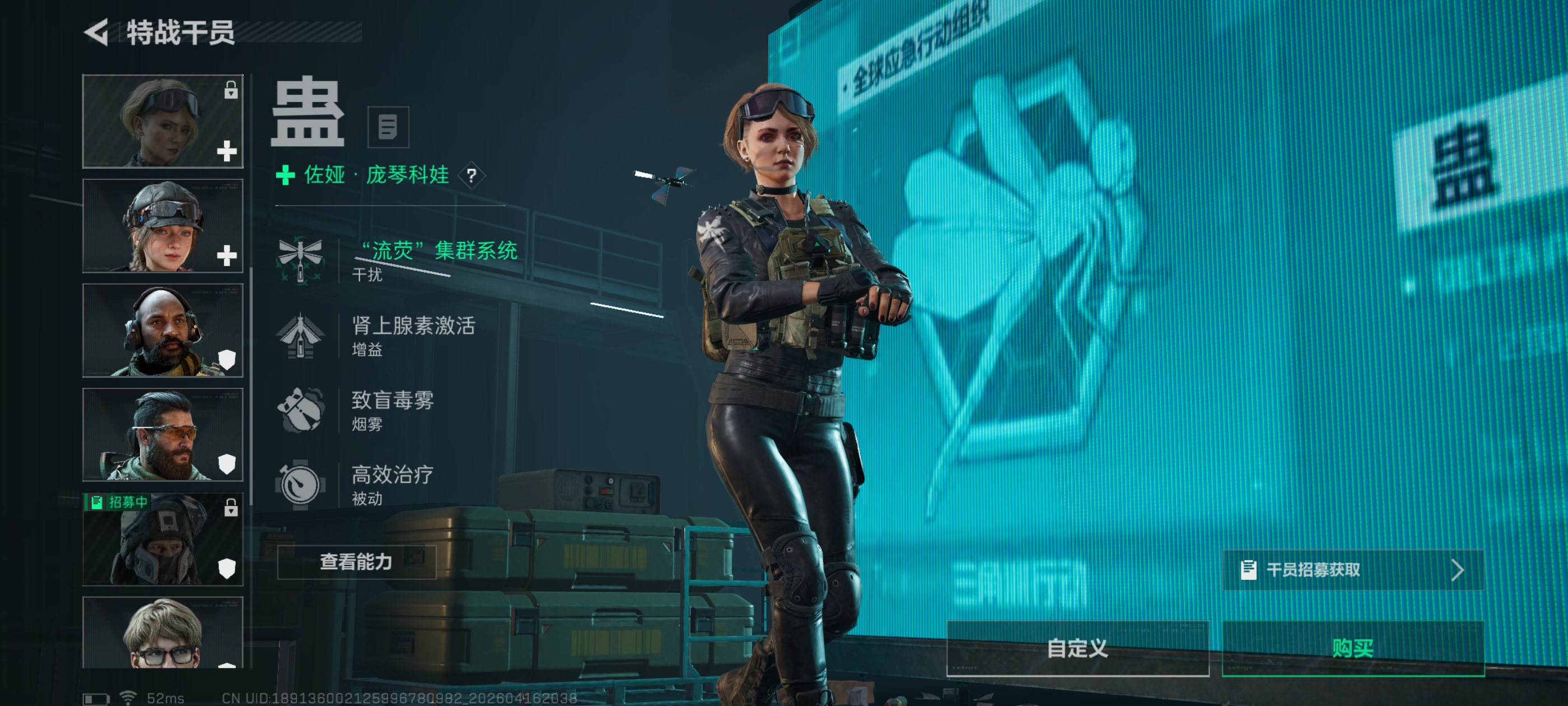Show class info via the question mark

tap(471, 176)
